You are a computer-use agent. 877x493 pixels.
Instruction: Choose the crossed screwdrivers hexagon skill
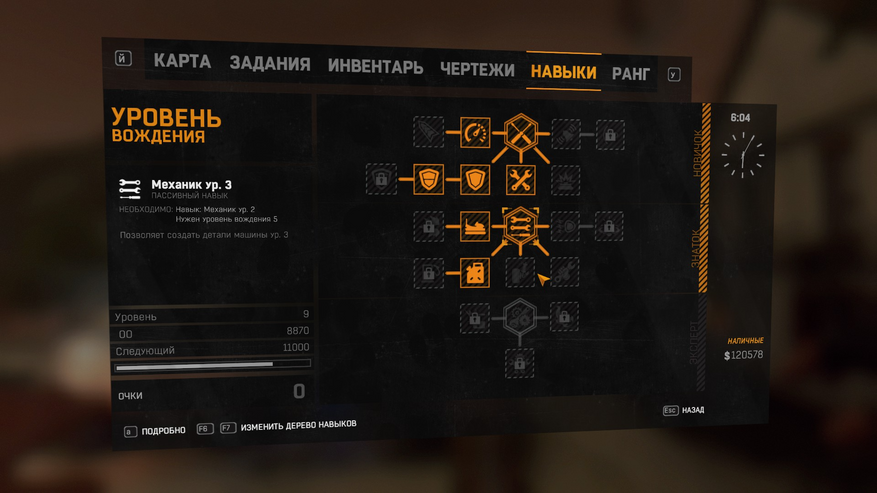520,133
